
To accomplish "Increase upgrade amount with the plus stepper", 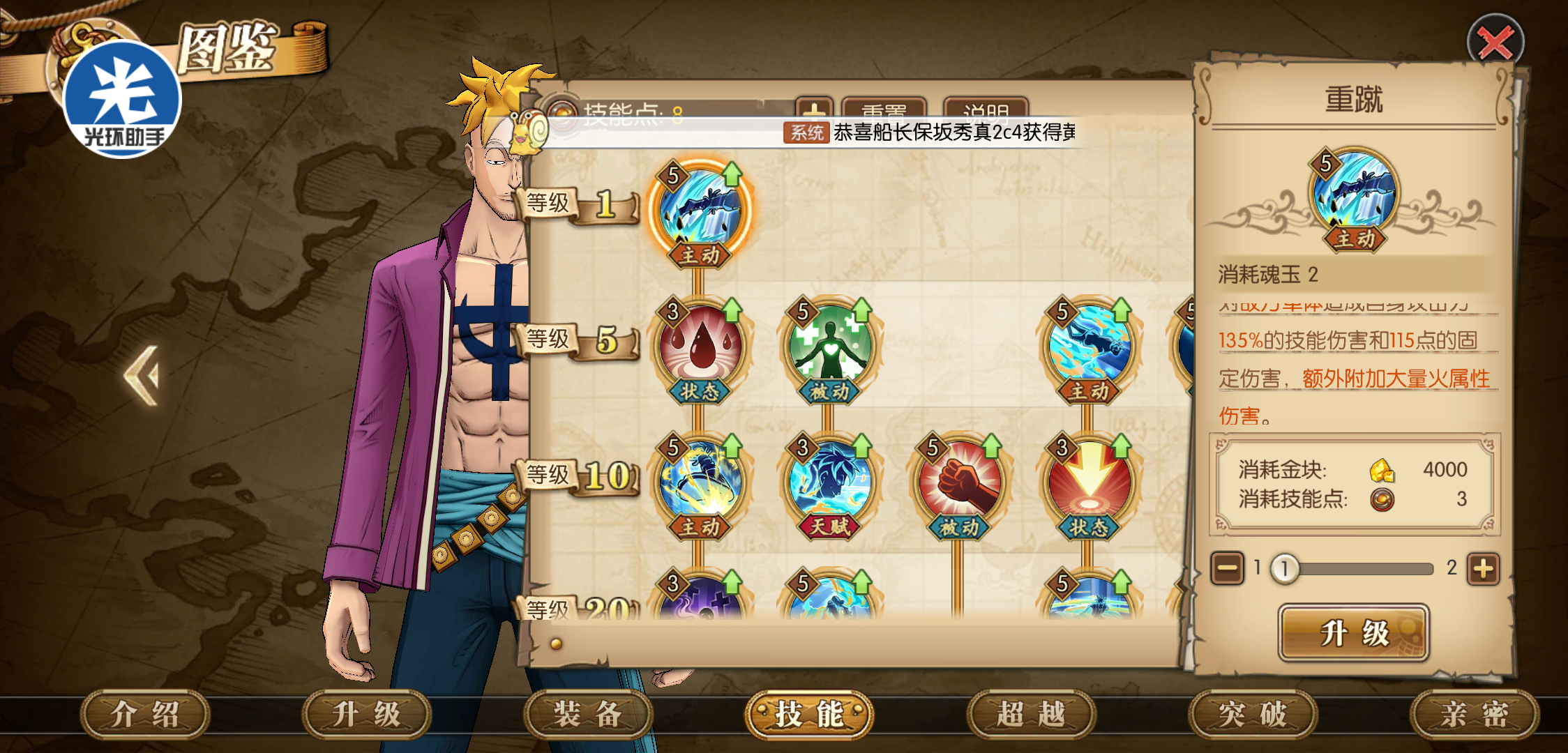I will point(1483,569).
